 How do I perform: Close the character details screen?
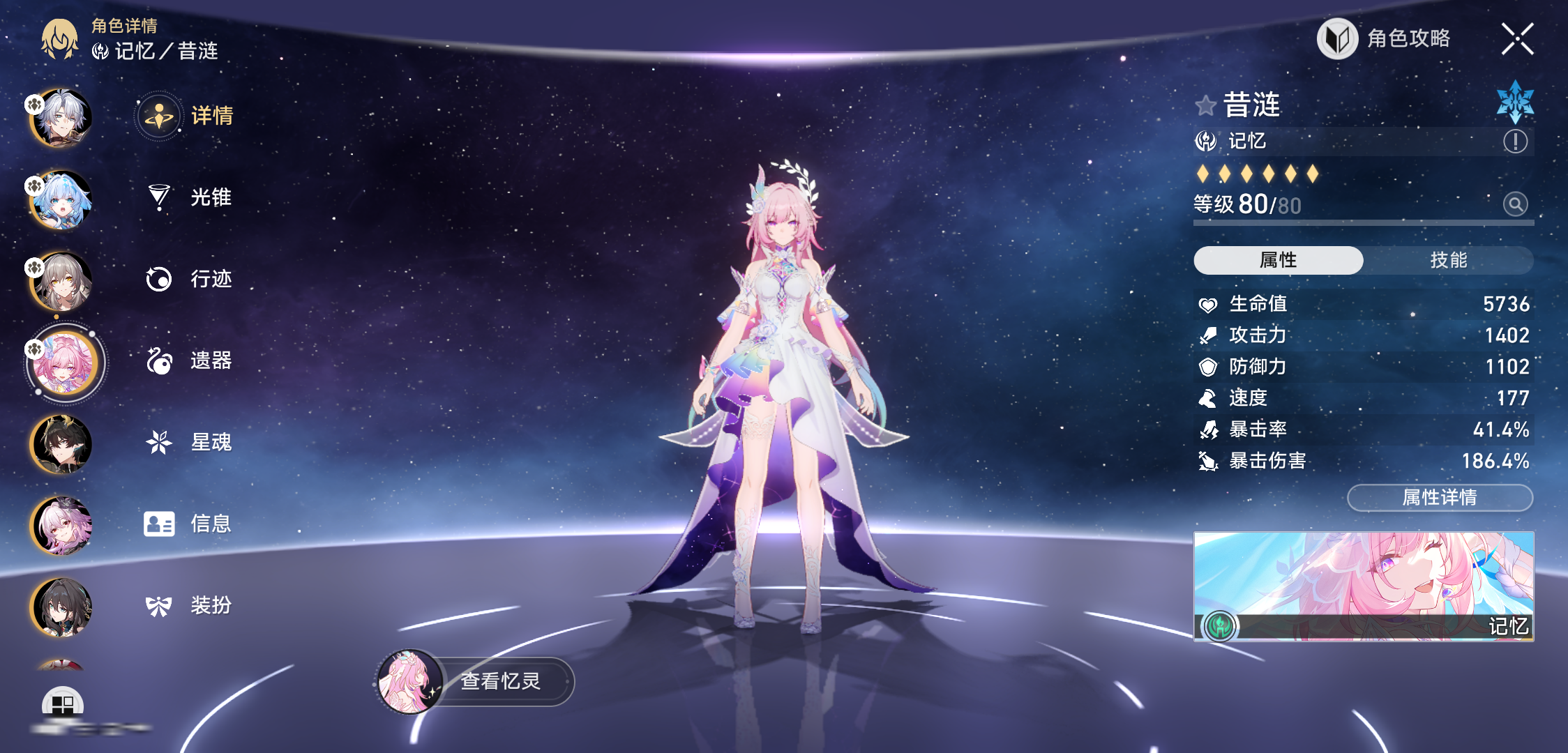[1517, 39]
